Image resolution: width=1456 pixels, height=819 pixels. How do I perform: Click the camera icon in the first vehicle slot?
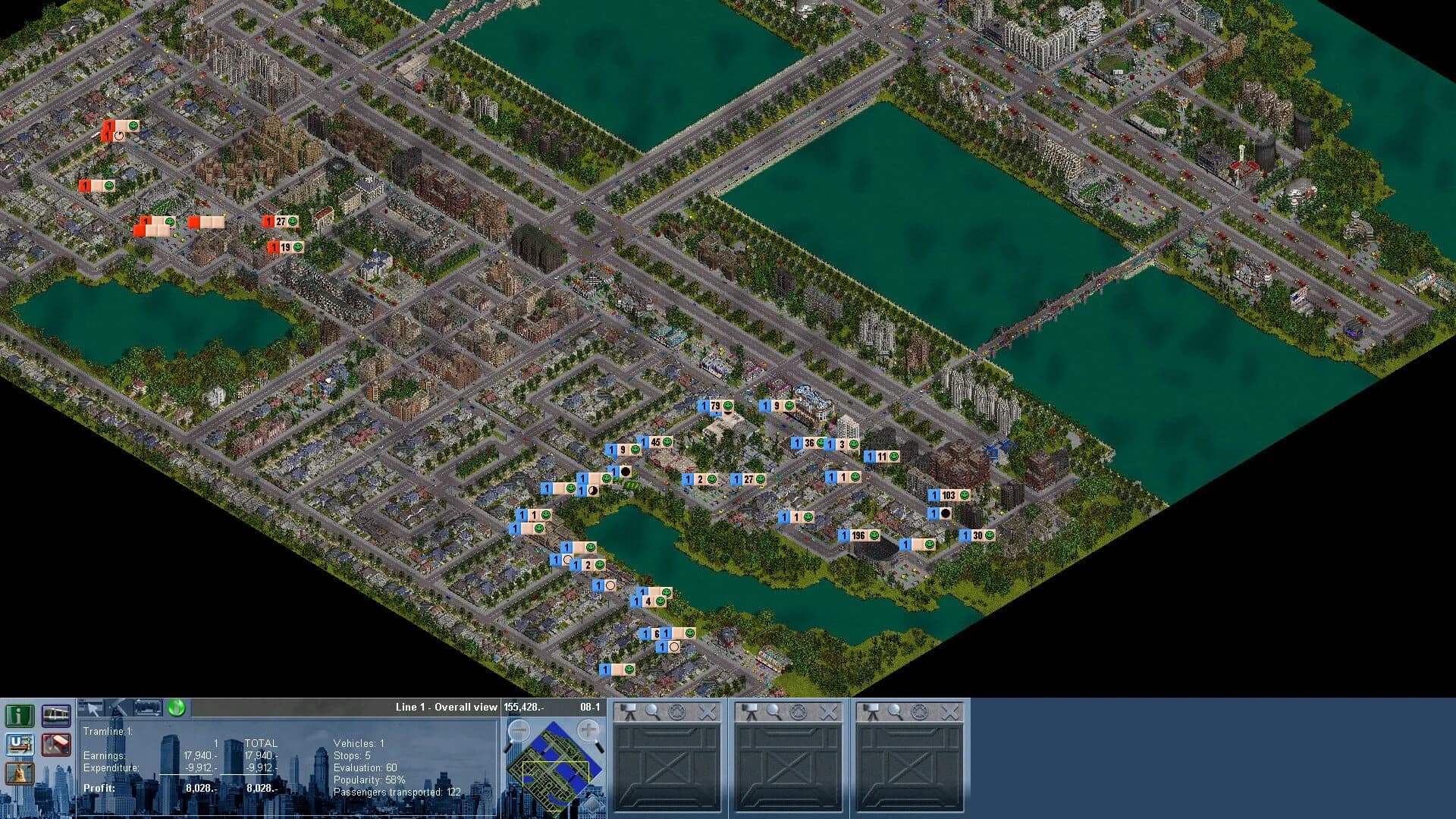(x=628, y=712)
